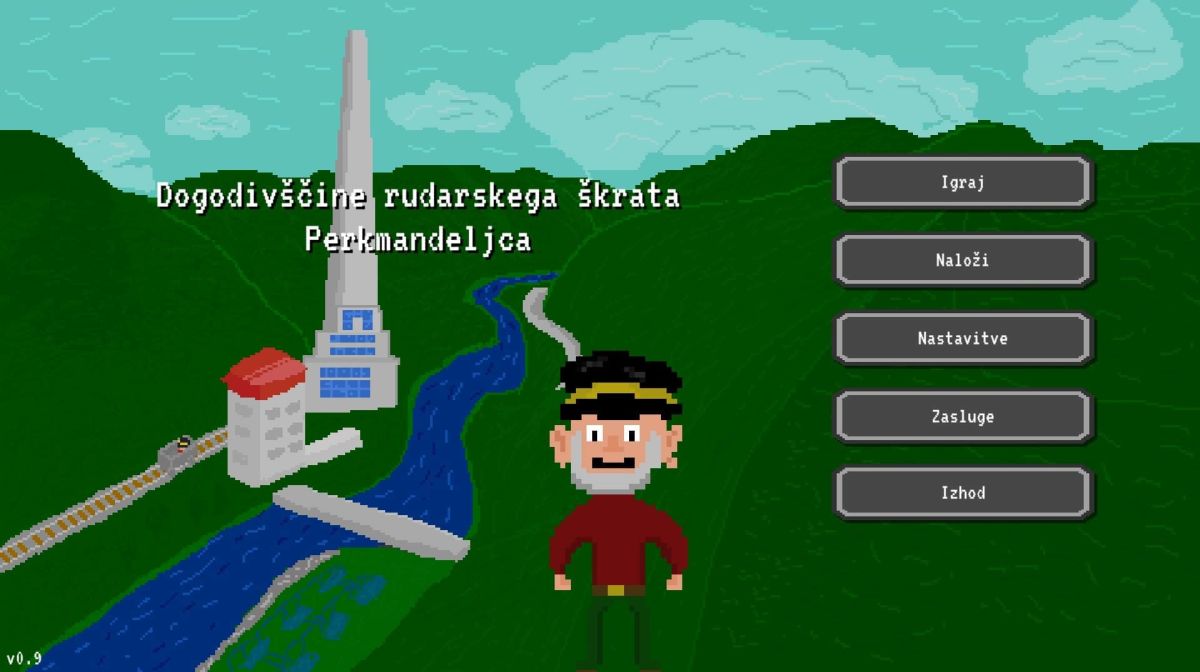Image resolution: width=1200 pixels, height=672 pixels.
Task: Quit the game via the Izhod button
Action: point(963,493)
